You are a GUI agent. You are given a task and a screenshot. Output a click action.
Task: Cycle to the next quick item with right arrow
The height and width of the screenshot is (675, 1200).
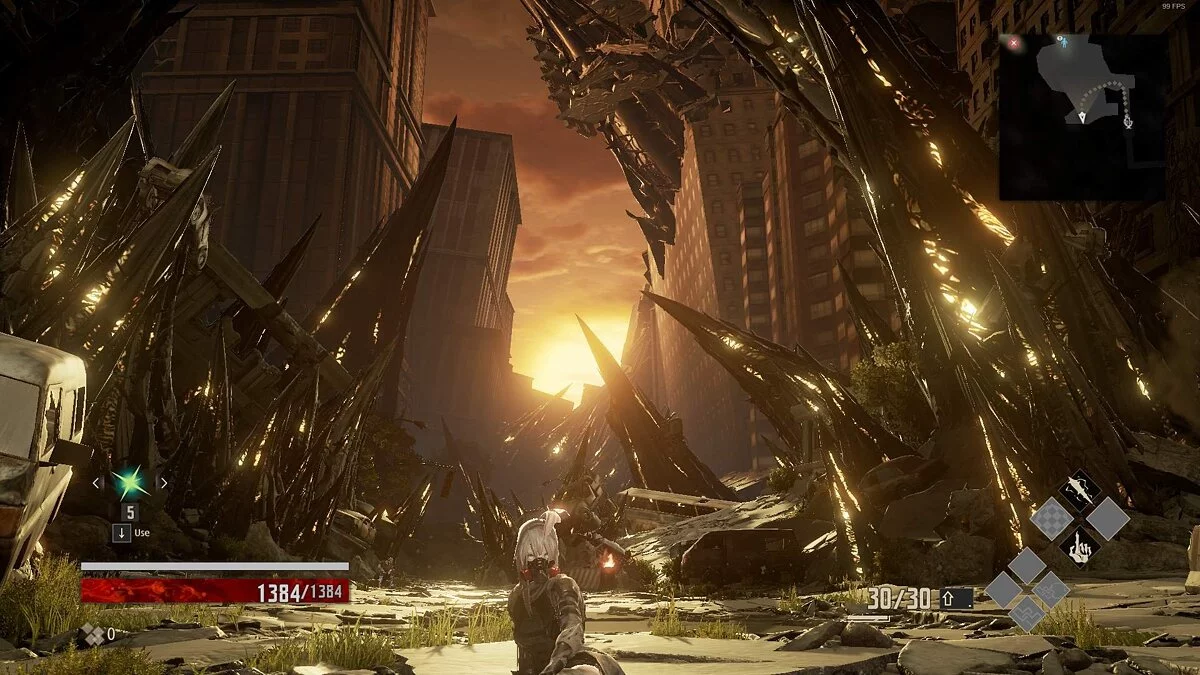163,483
